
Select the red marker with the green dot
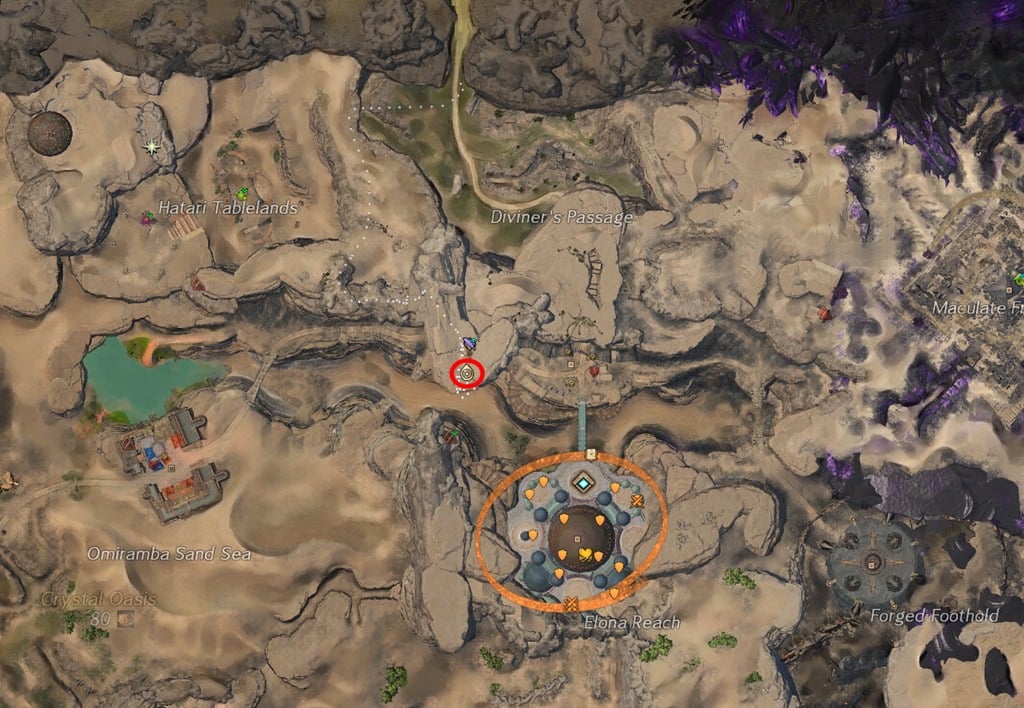[454, 434]
